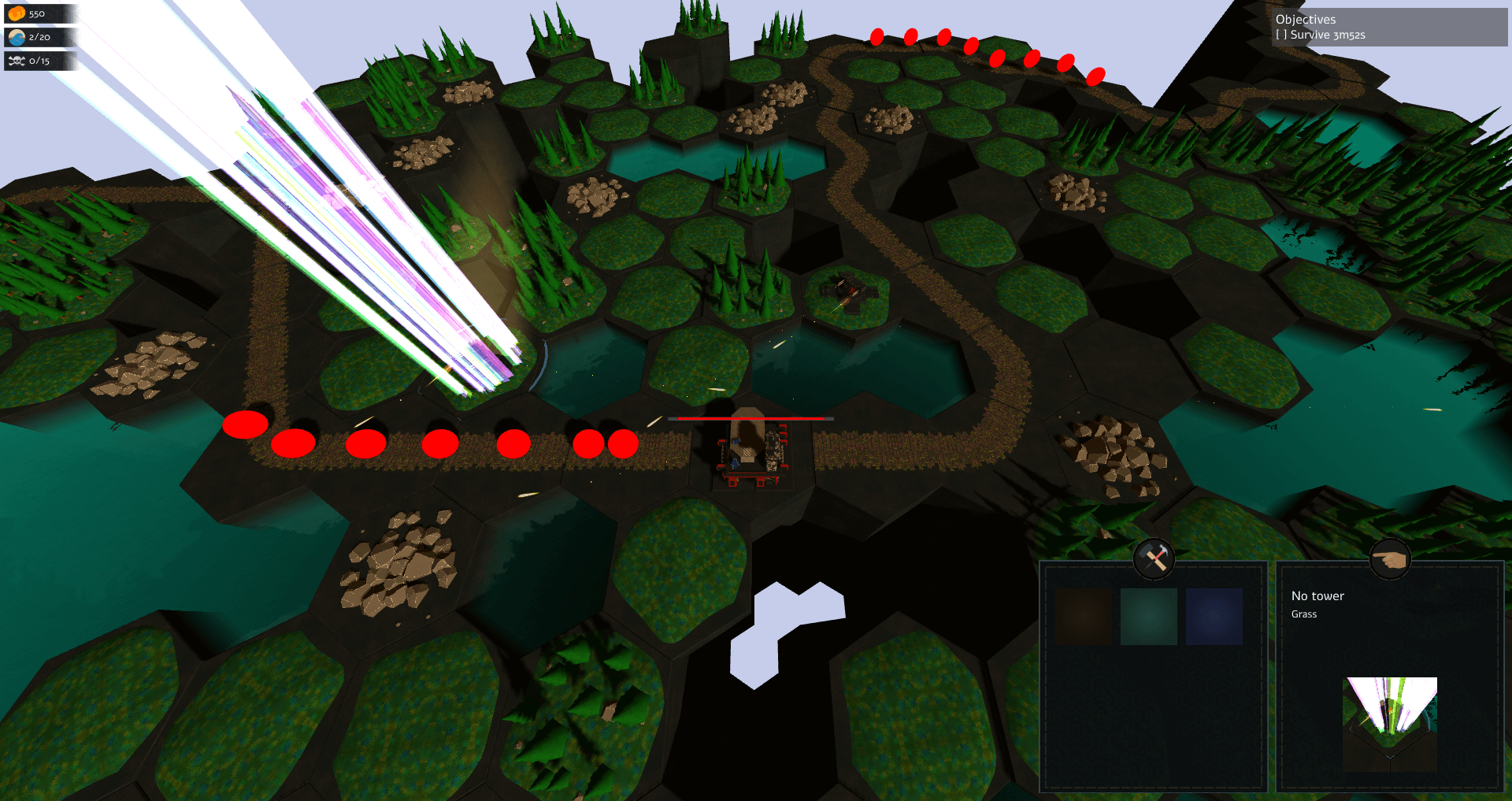The height and width of the screenshot is (801, 1512).
Task: Click the Objectives panel header
Action: pos(1305,19)
